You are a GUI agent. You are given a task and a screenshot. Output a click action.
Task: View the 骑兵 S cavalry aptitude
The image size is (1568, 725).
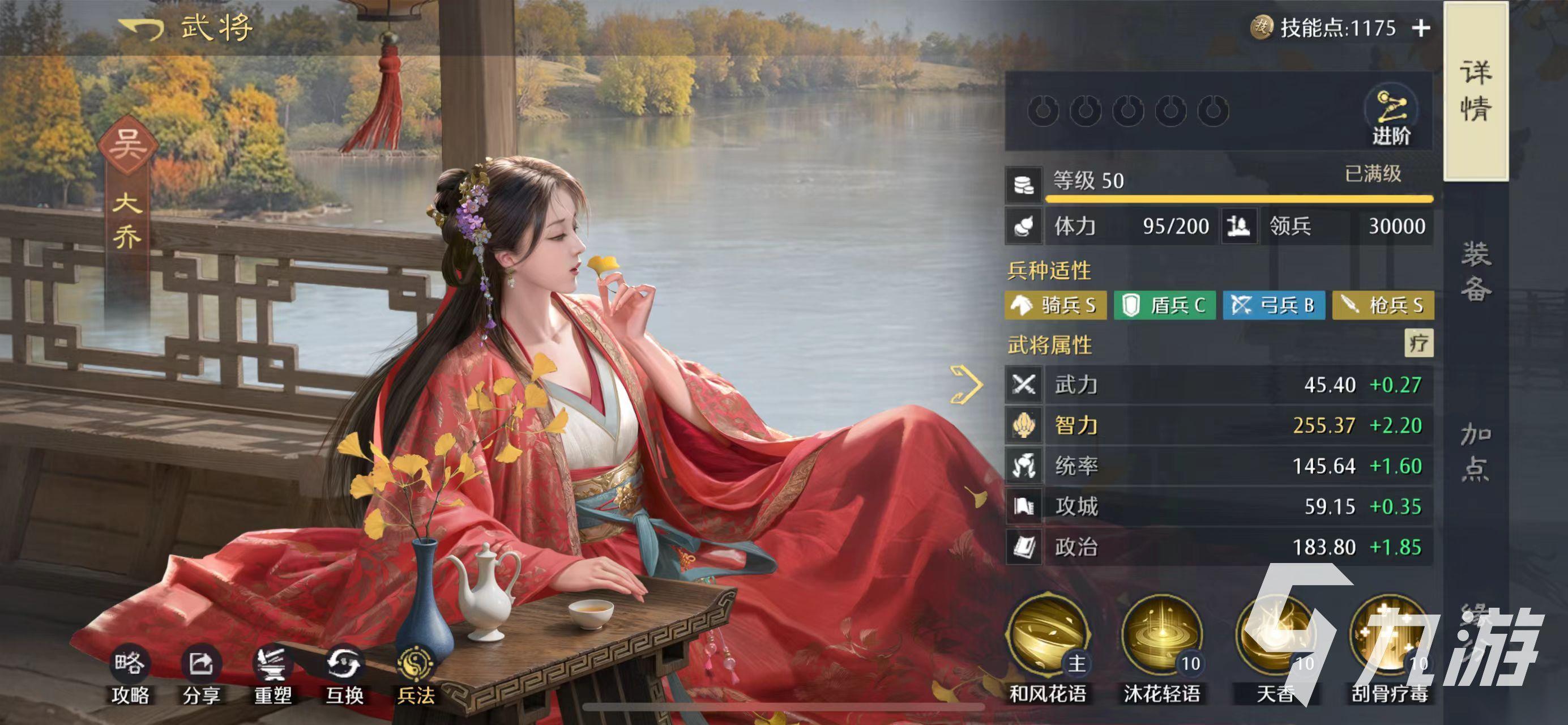tap(1056, 305)
